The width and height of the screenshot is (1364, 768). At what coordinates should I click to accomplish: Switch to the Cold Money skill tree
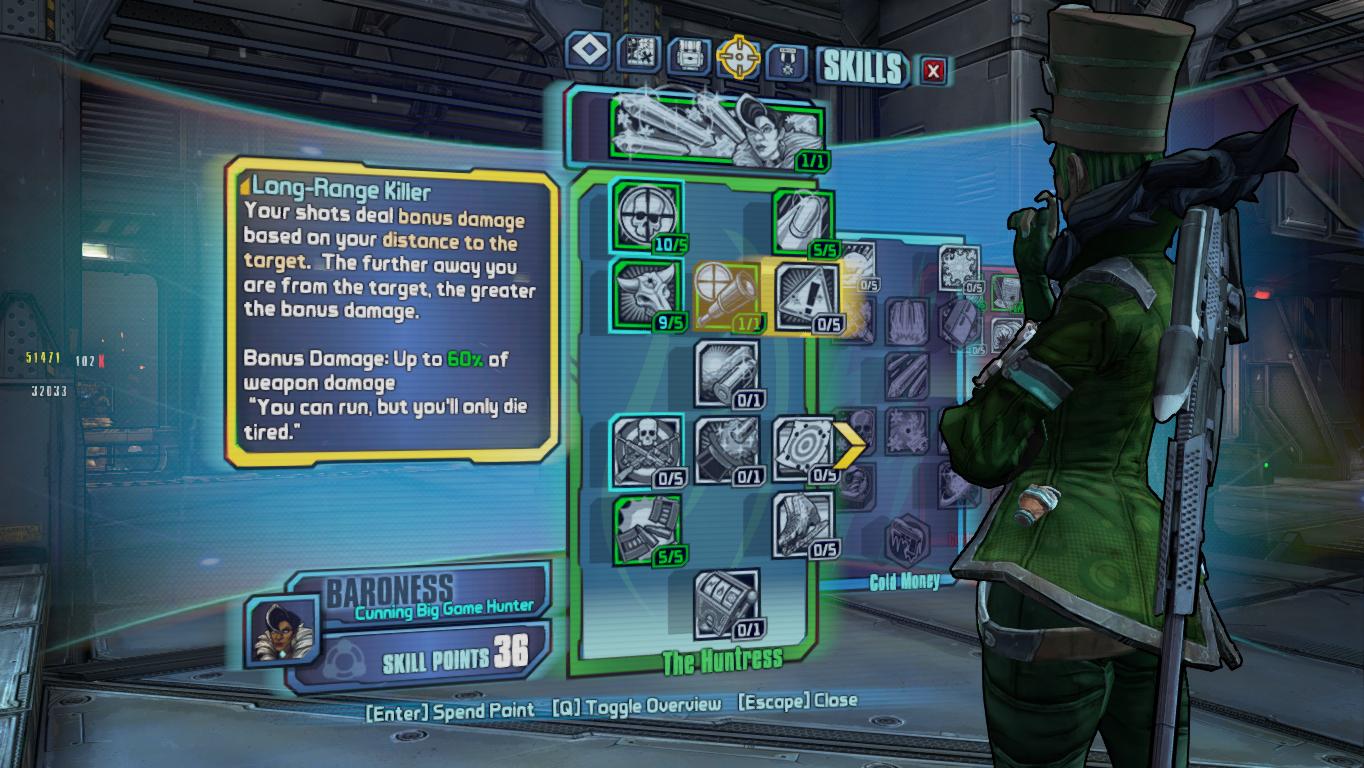[904, 581]
